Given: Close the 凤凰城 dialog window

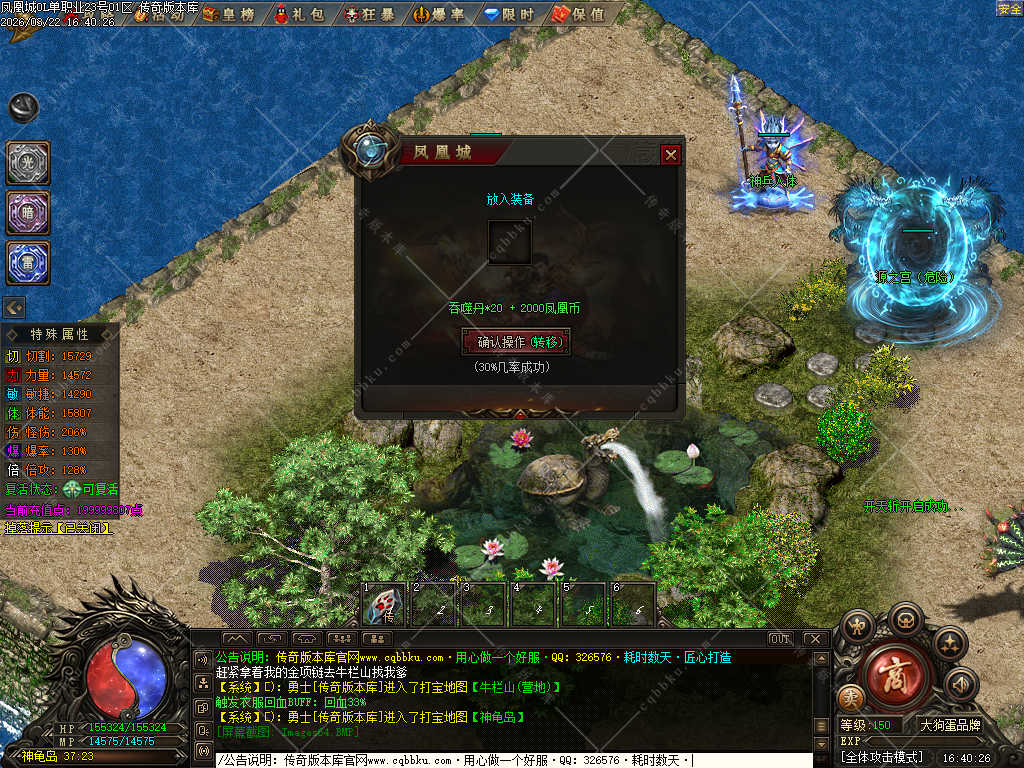Looking at the screenshot, I should pyautogui.click(x=671, y=155).
